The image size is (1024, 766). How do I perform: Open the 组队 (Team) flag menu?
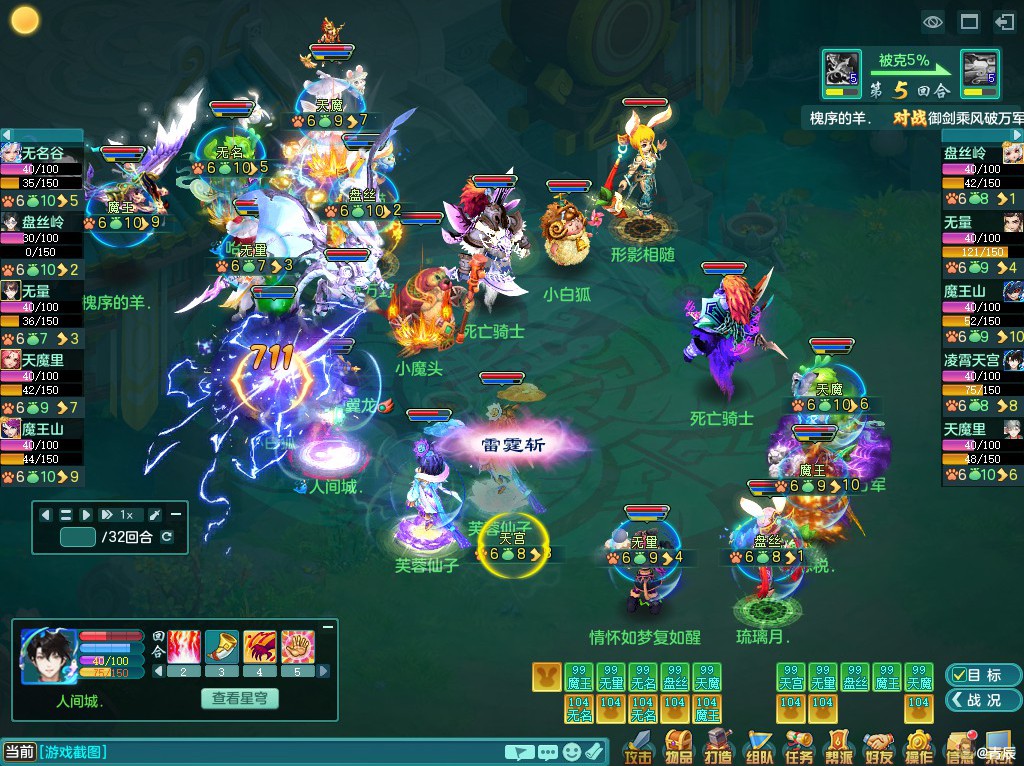tap(759, 746)
